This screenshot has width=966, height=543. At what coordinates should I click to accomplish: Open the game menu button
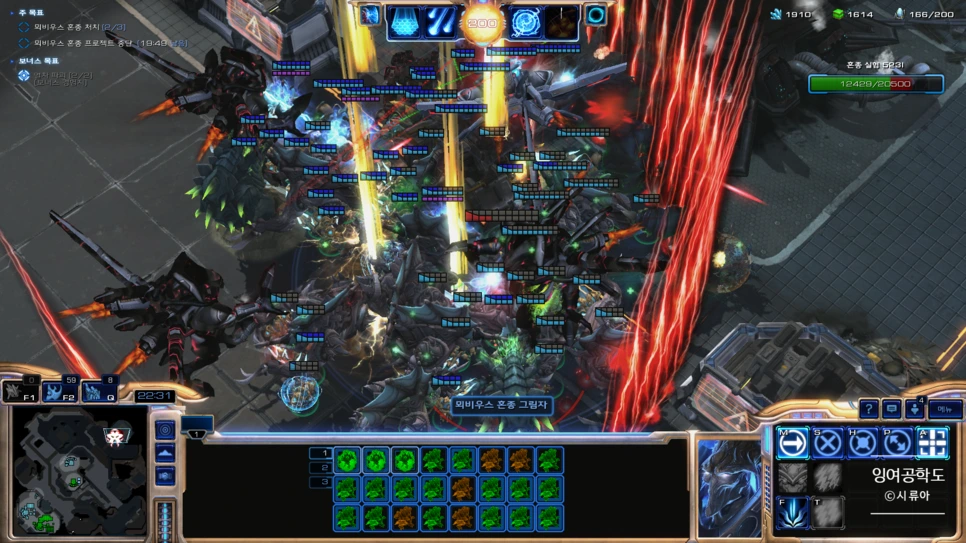click(x=944, y=409)
